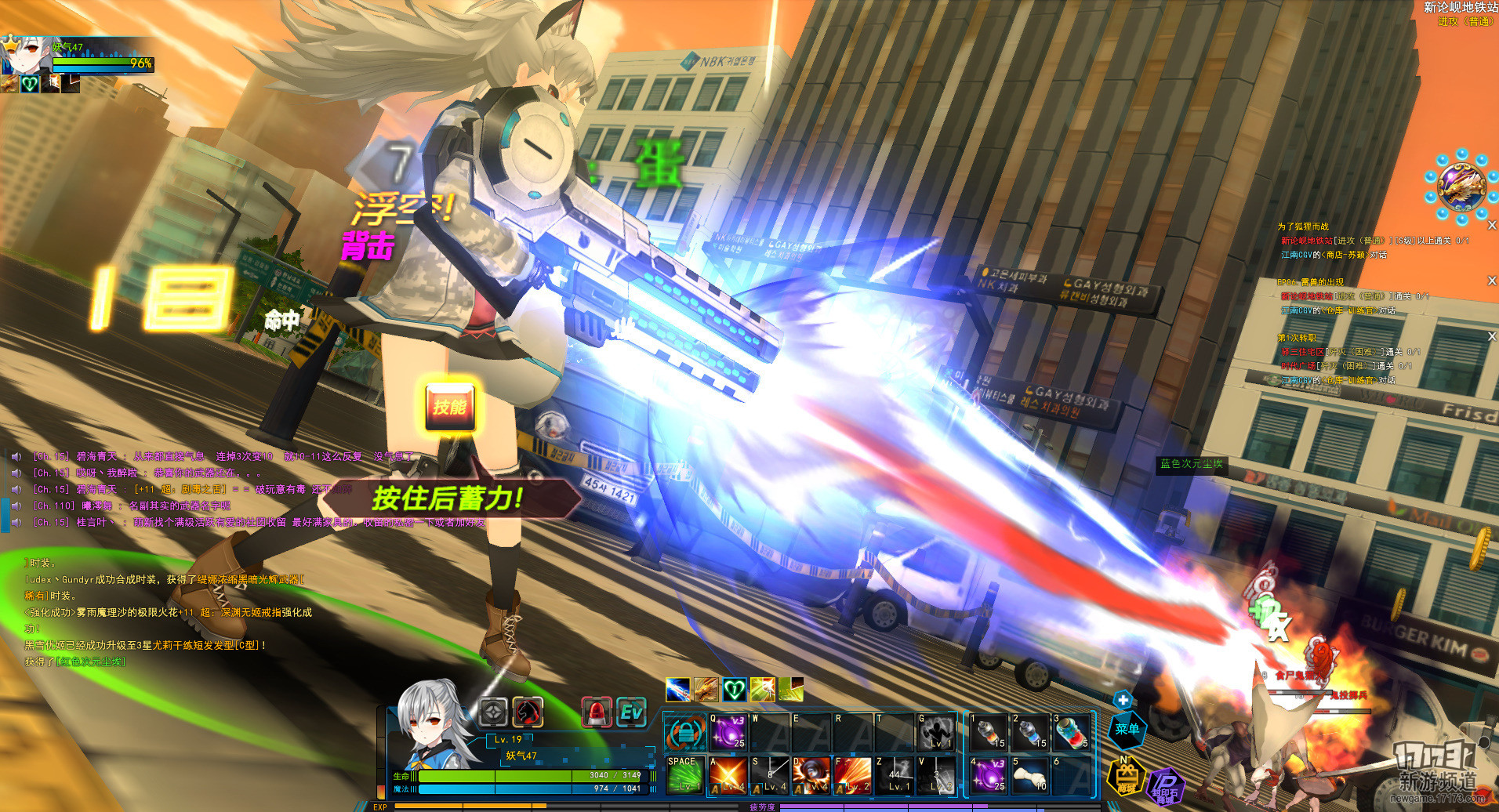Close the 第1次转职 quest tracker entry
The width and height of the screenshot is (1499, 812).
1491,336
